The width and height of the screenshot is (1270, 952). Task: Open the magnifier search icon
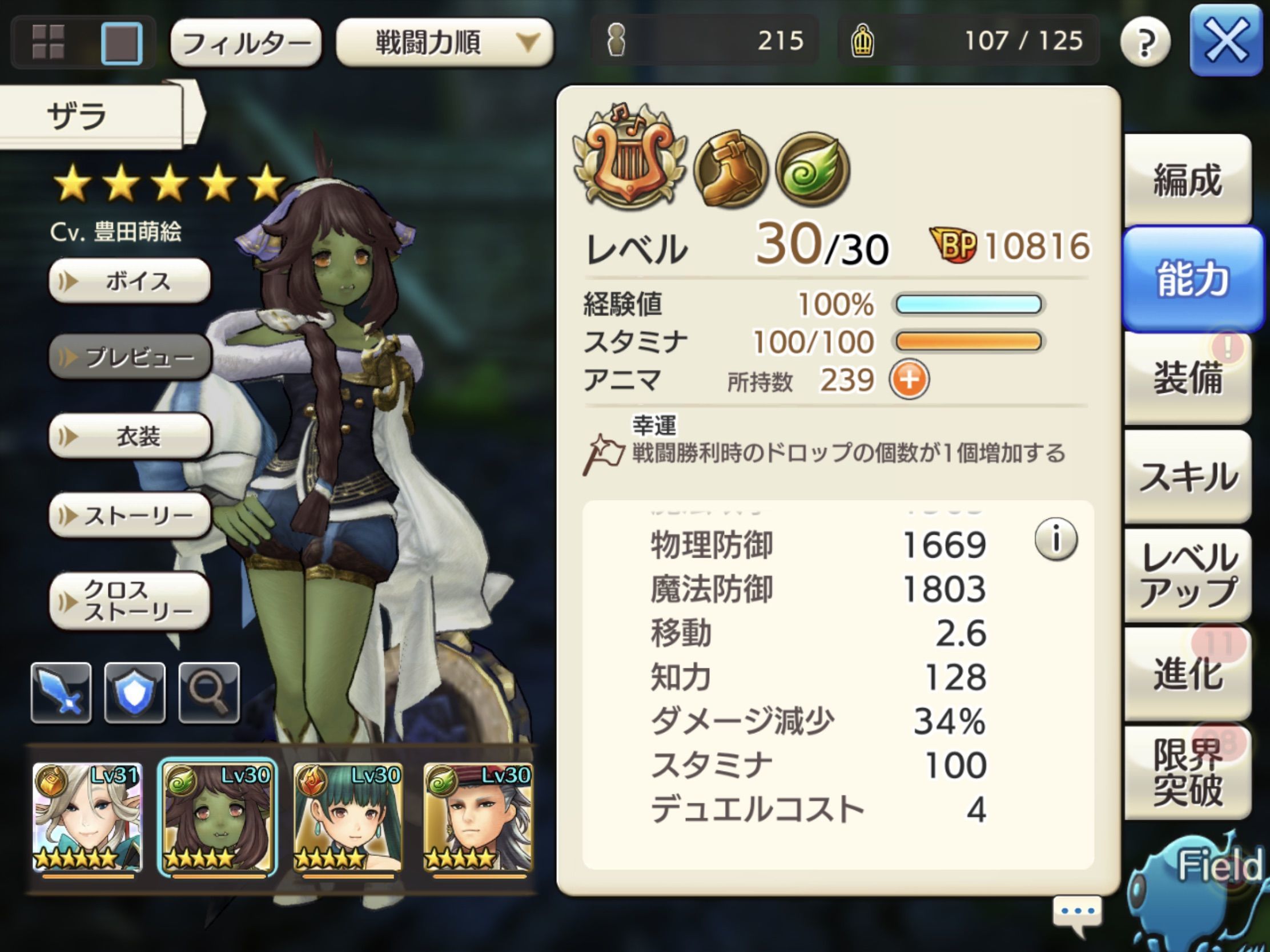[210, 692]
